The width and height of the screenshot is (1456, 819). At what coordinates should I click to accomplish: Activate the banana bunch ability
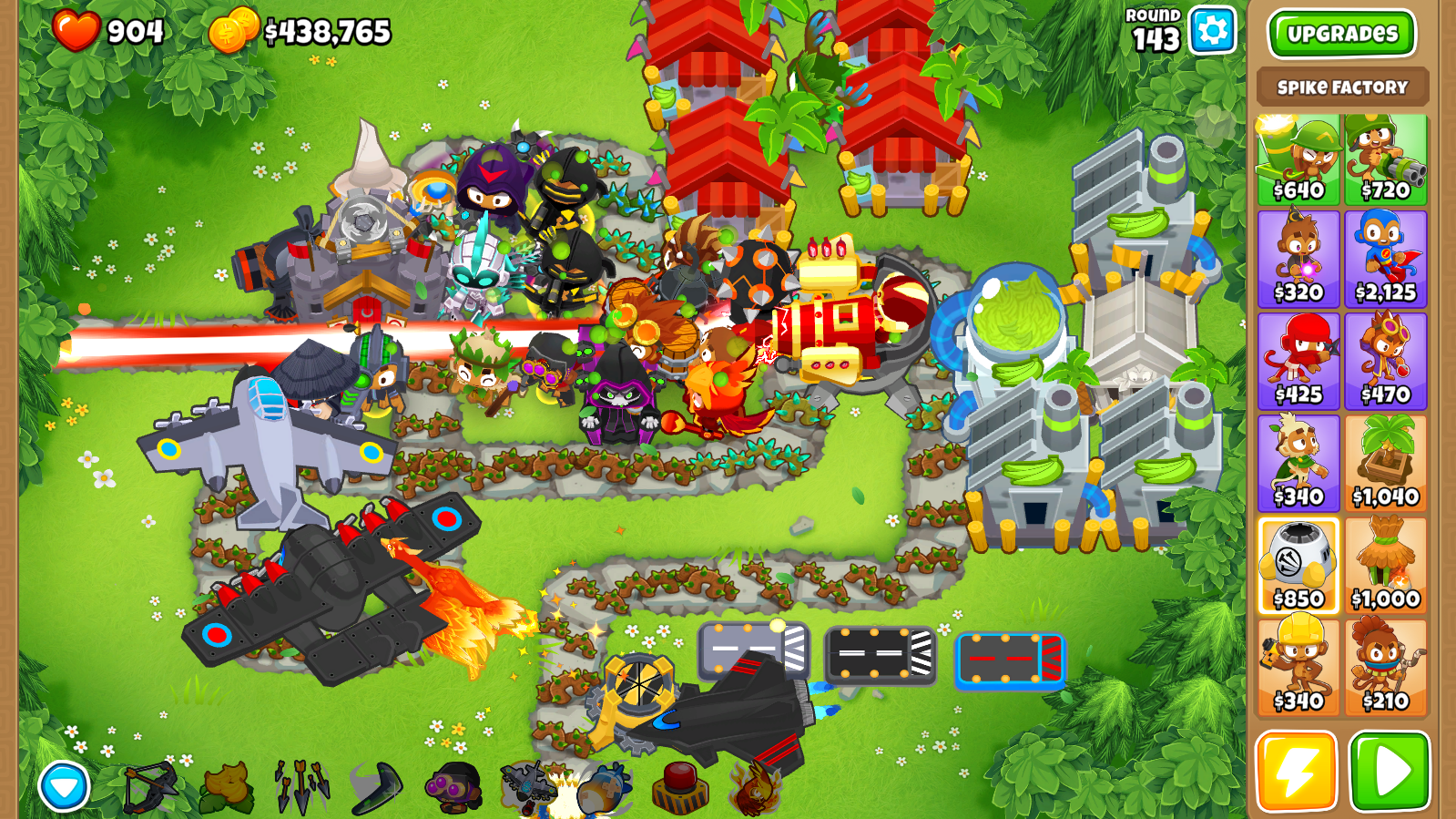coord(227,787)
